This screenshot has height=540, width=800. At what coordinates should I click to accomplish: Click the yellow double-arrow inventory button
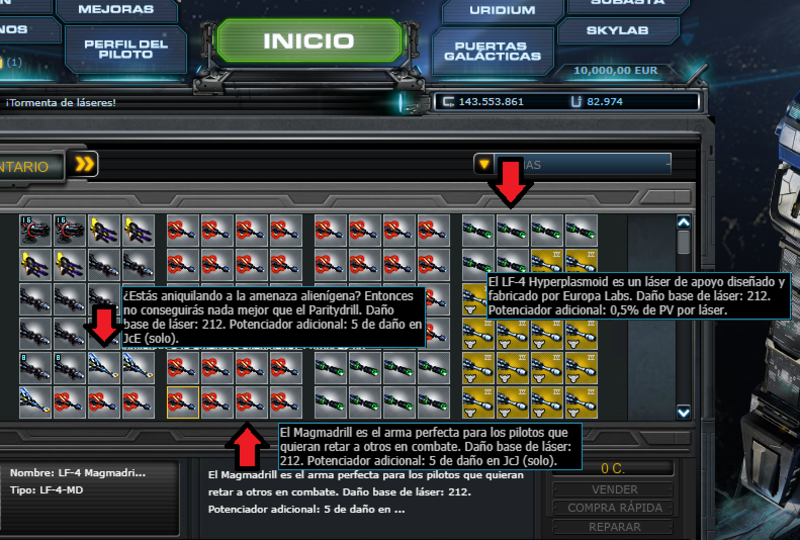click(x=85, y=165)
